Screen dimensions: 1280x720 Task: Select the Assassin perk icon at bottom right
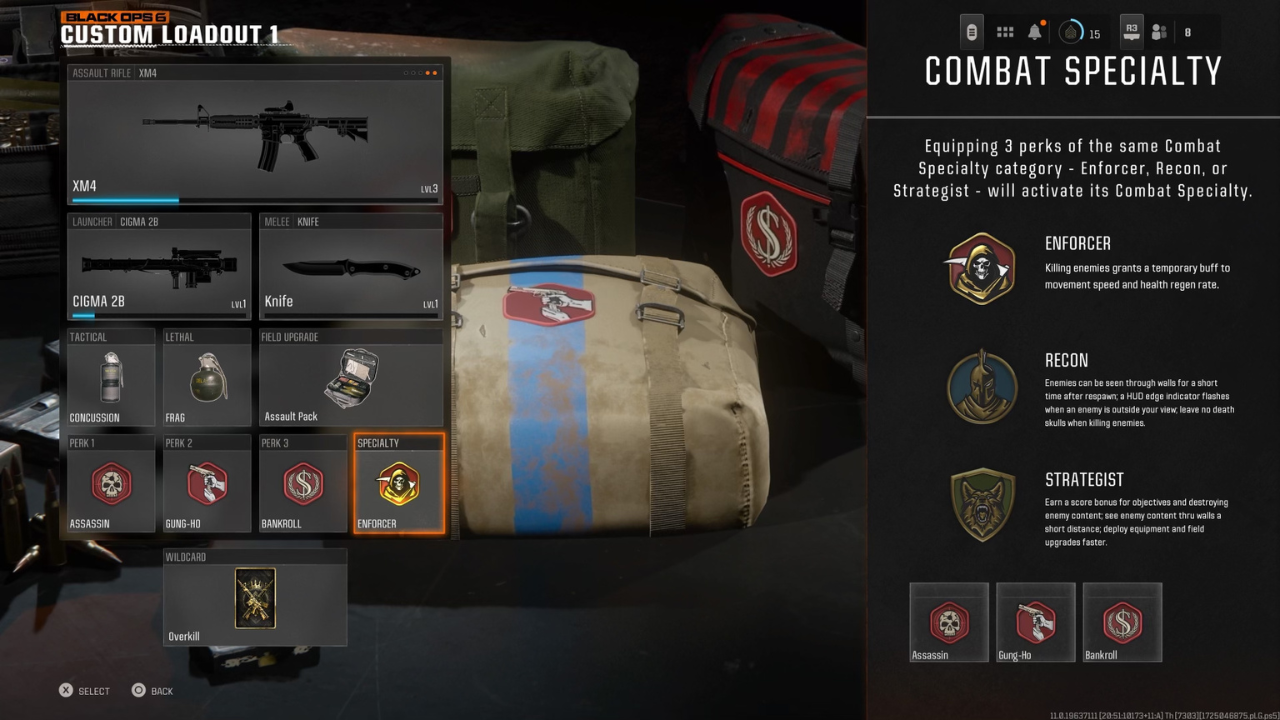[x=948, y=622]
